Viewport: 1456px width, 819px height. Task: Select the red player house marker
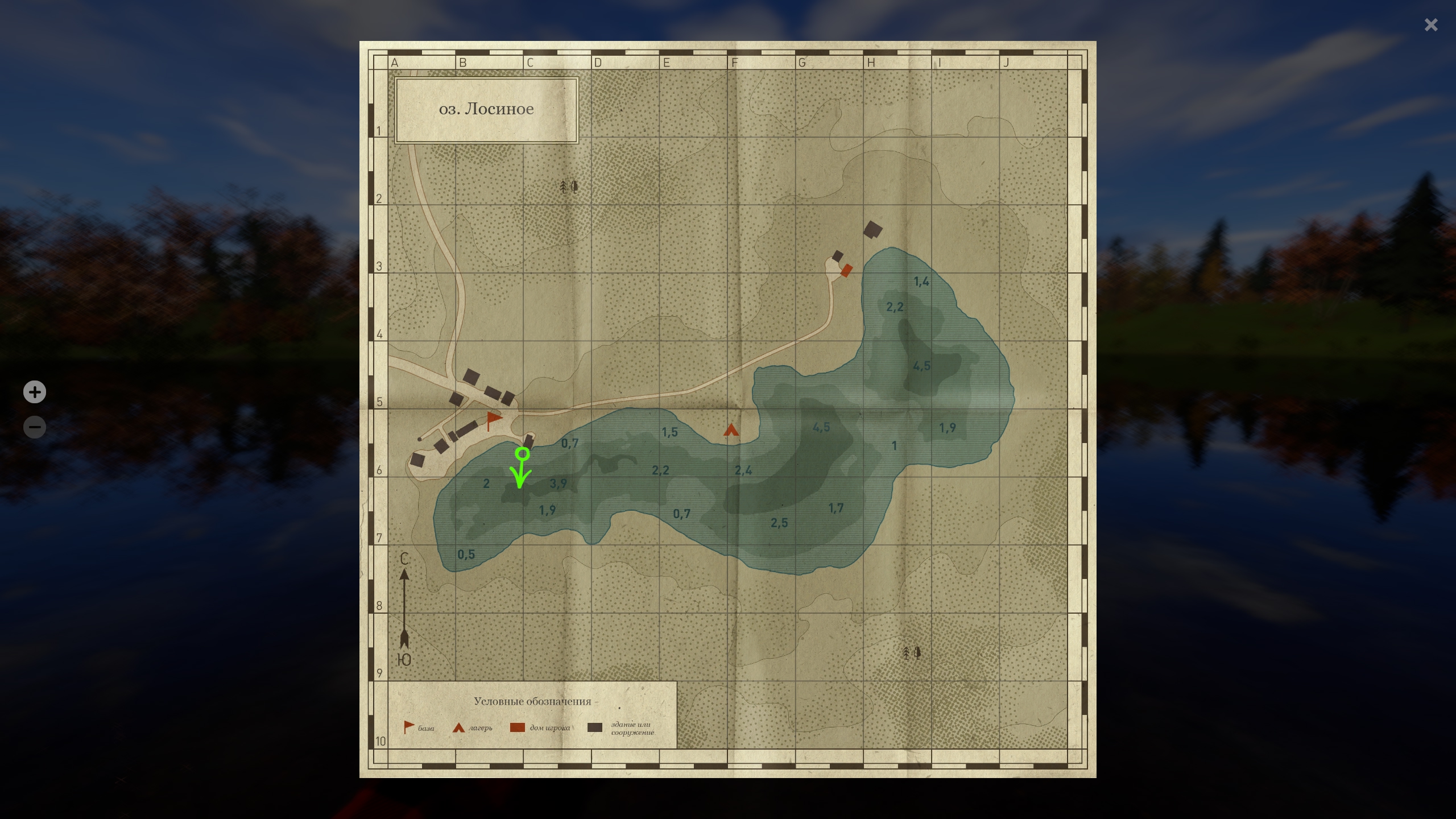click(846, 271)
